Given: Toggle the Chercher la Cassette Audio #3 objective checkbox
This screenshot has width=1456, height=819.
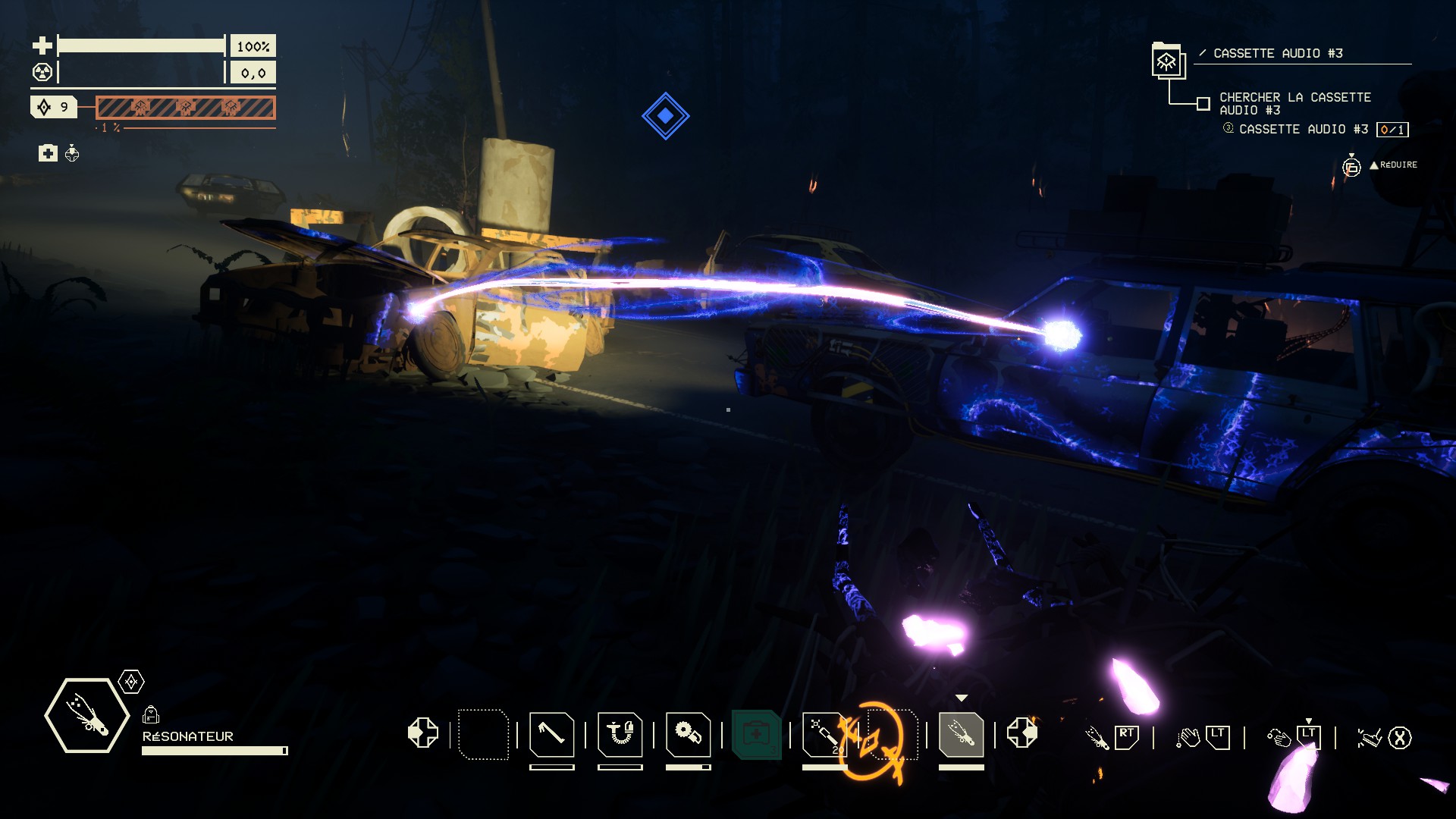Looking at the screenshot, I should click(1203, 104).
